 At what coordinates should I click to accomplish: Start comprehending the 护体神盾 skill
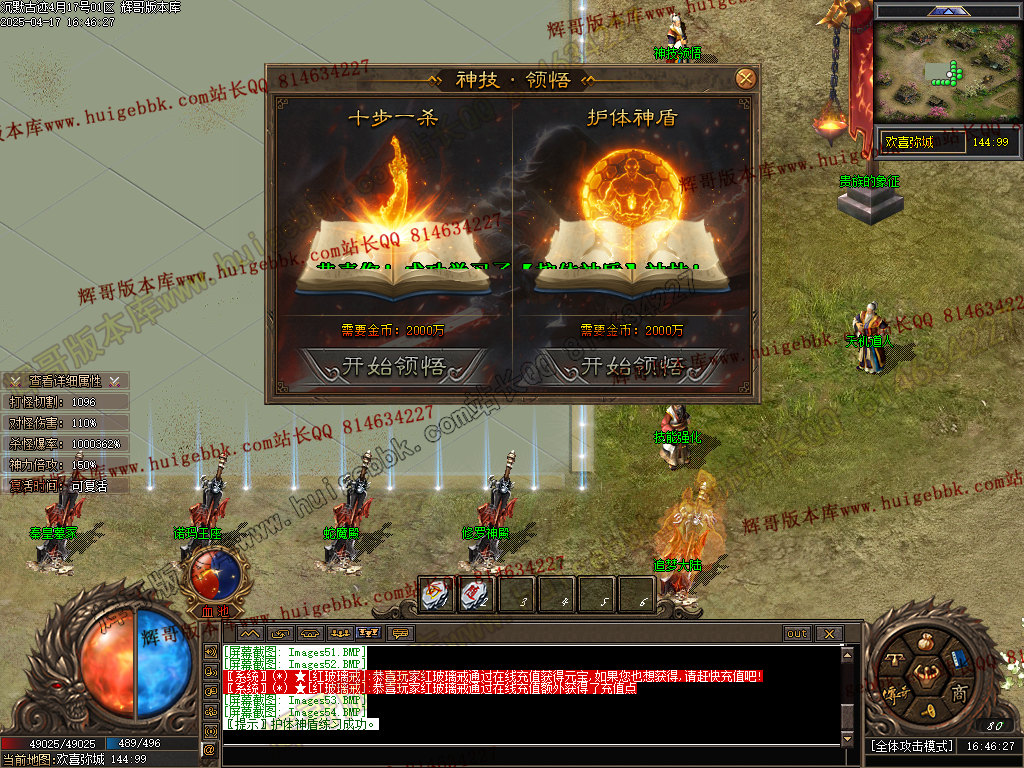[x=632, y=366]
